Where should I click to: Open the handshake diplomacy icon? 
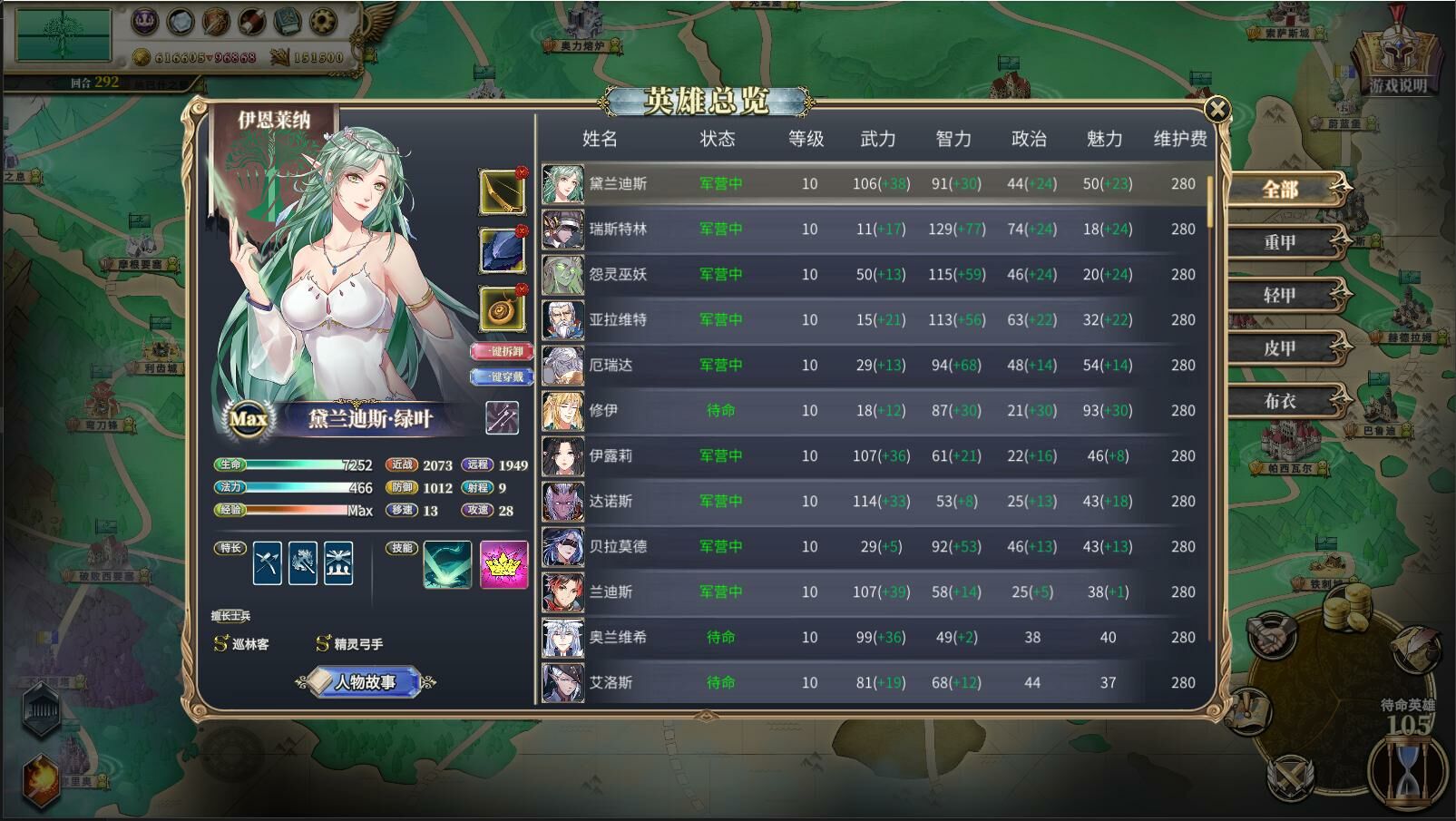click(1272, 638)
